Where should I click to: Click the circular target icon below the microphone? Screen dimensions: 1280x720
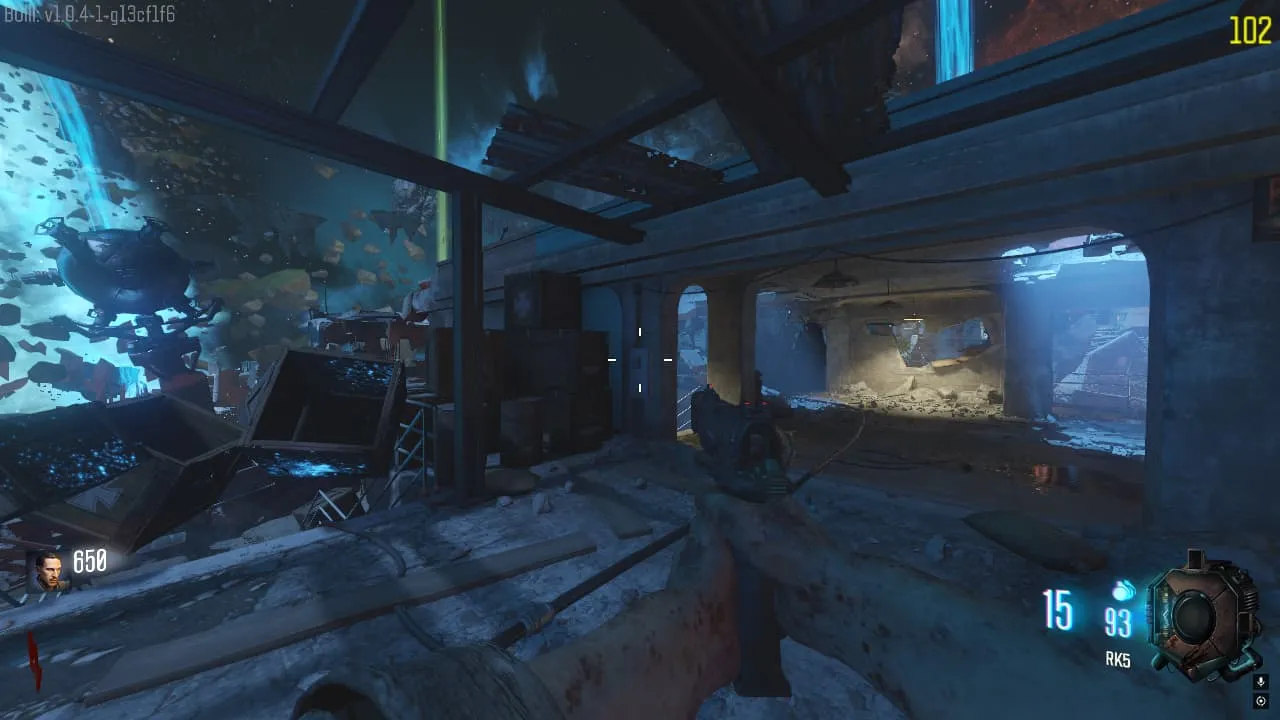(x=1260, y=702)
